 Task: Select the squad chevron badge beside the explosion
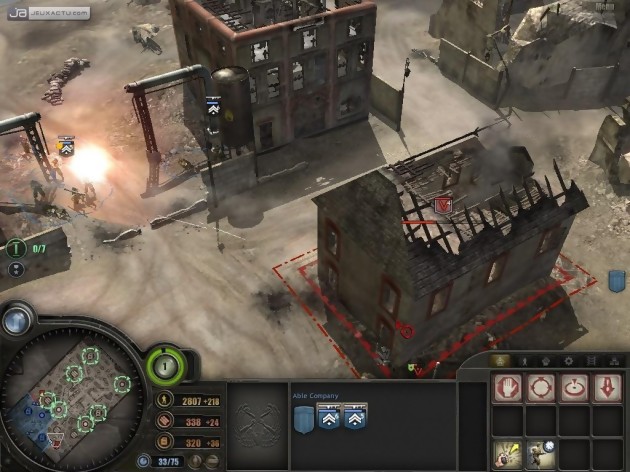(x=67, y=147)
